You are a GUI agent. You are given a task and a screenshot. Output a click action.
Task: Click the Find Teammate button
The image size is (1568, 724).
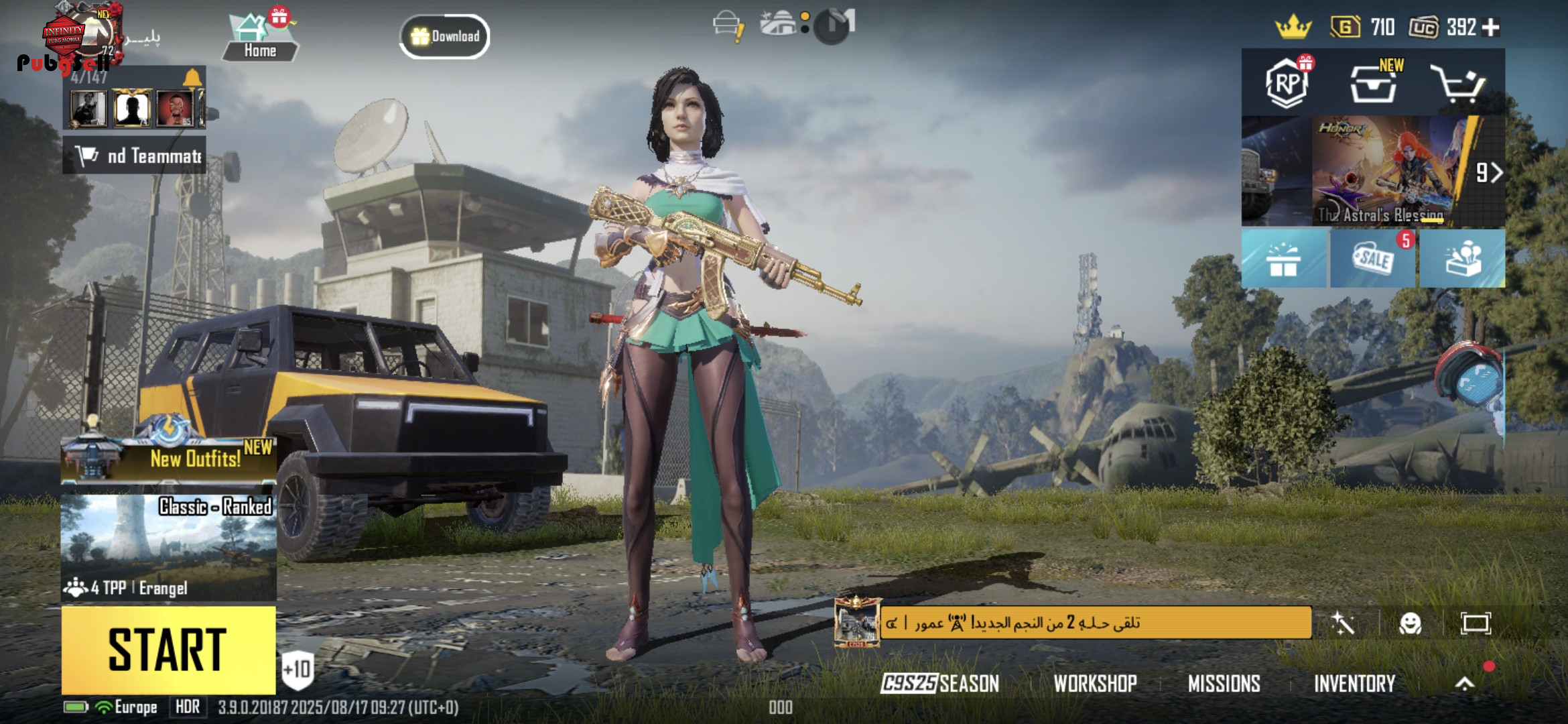[135, 156]
